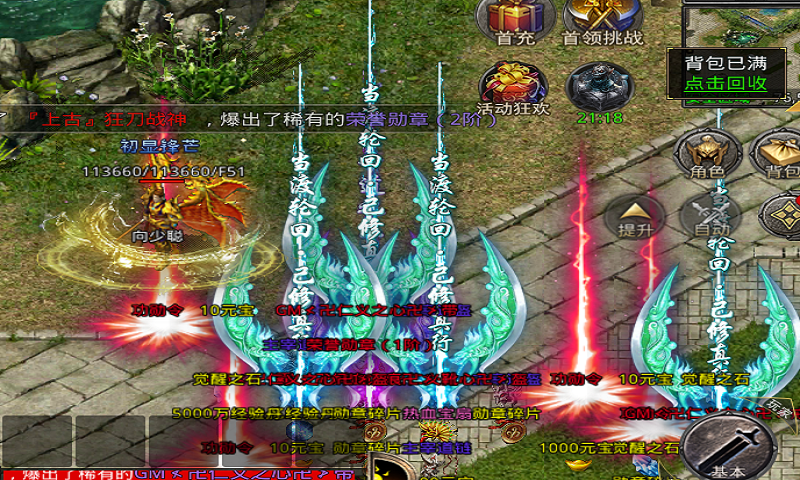The image size is (800, 480).
Task: Toggle 自动 auto-battle mode
Action: coord(711,214)
